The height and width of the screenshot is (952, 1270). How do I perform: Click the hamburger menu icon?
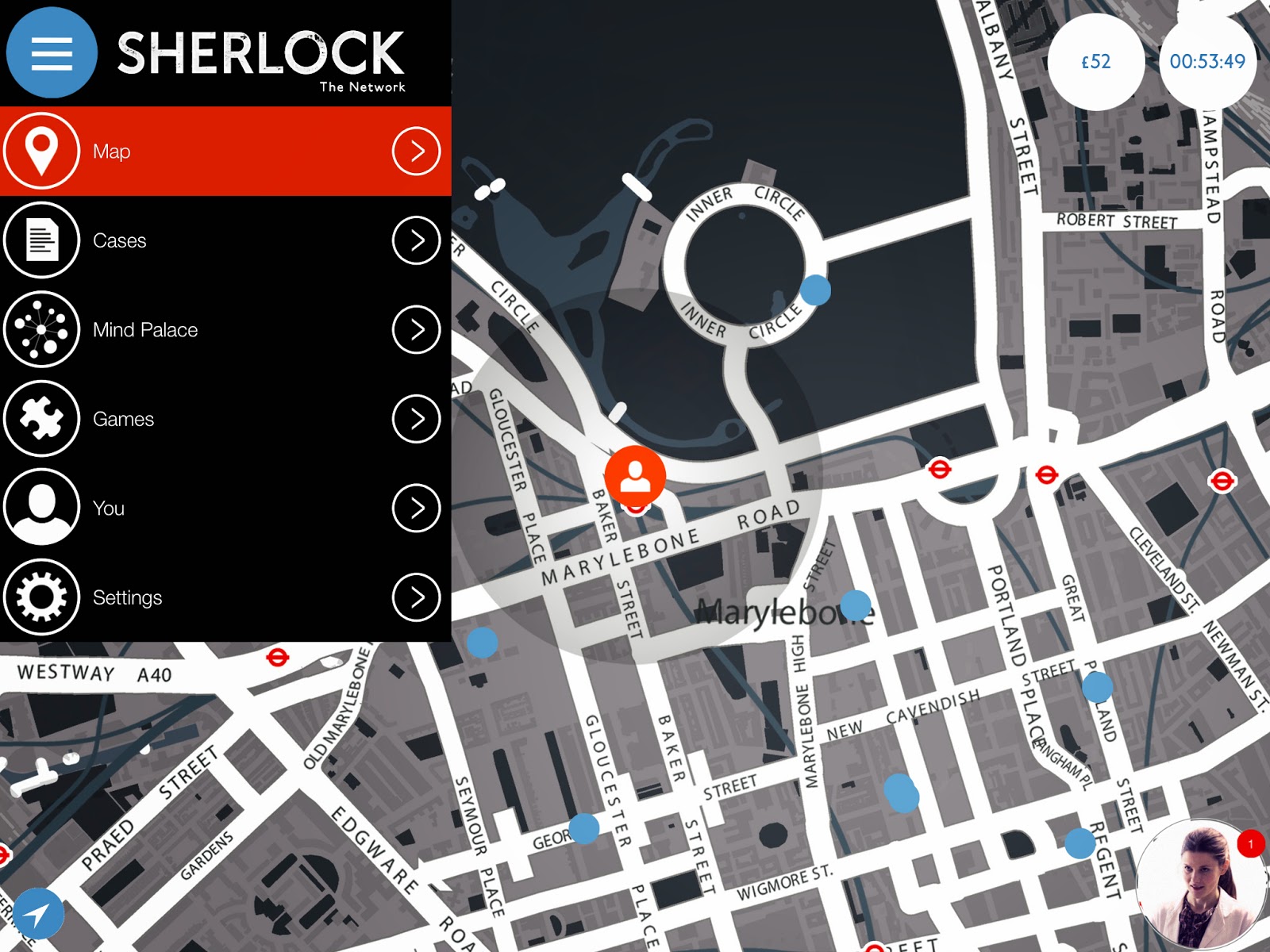click(51, 52)
